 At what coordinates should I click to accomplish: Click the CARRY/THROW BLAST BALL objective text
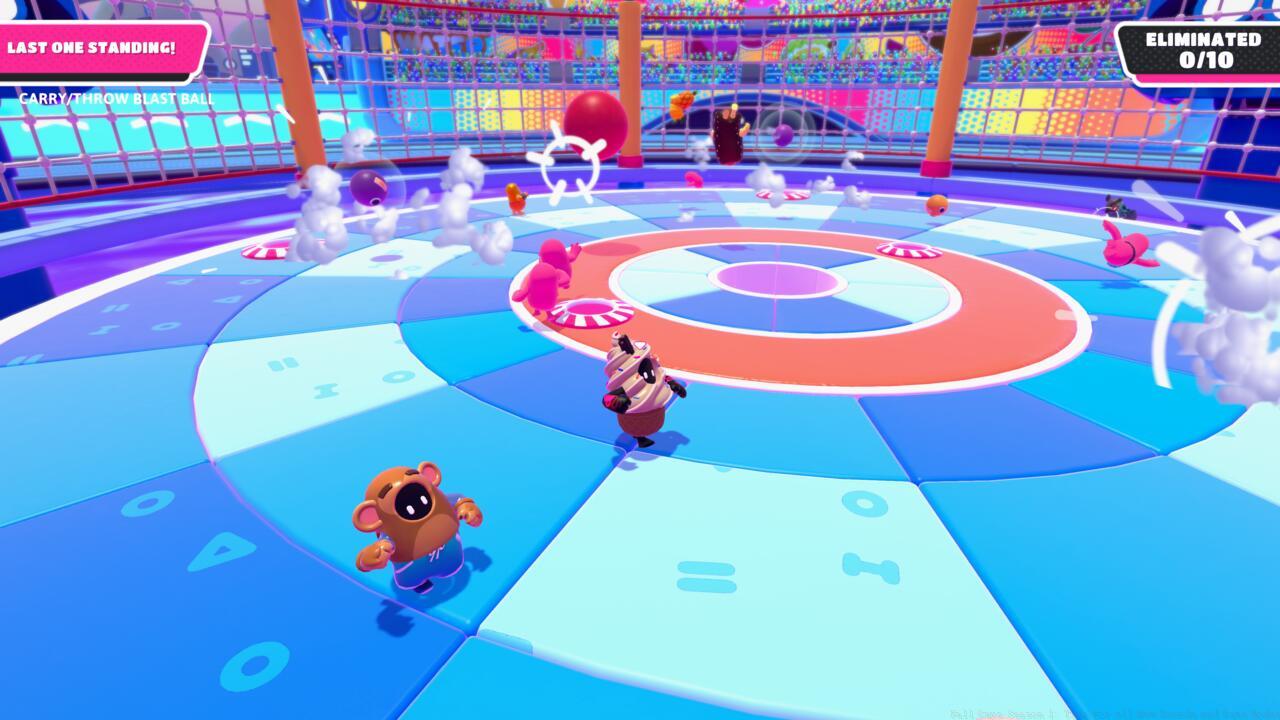point(116,99)
